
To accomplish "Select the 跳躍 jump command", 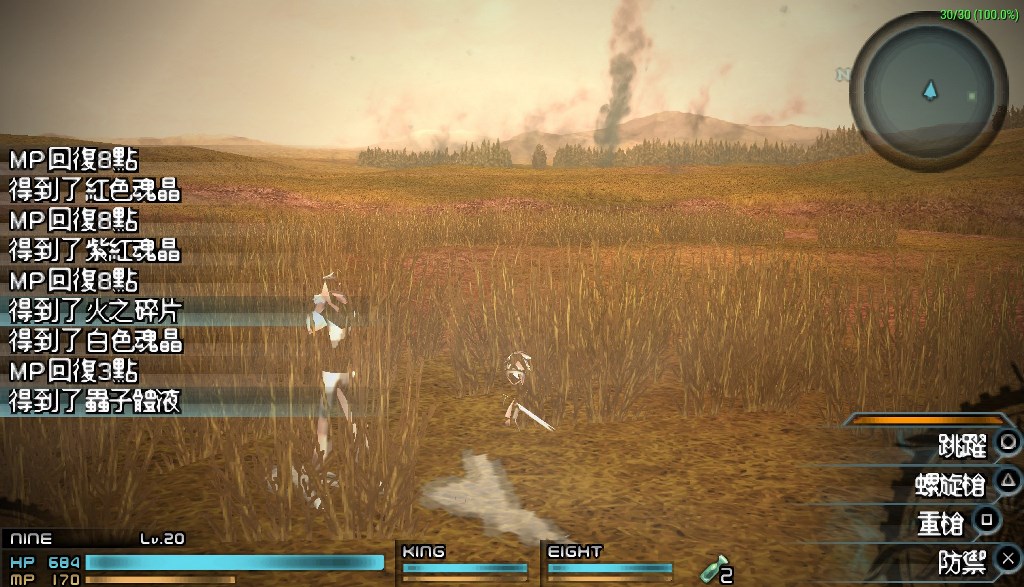I will coord(962,443).
